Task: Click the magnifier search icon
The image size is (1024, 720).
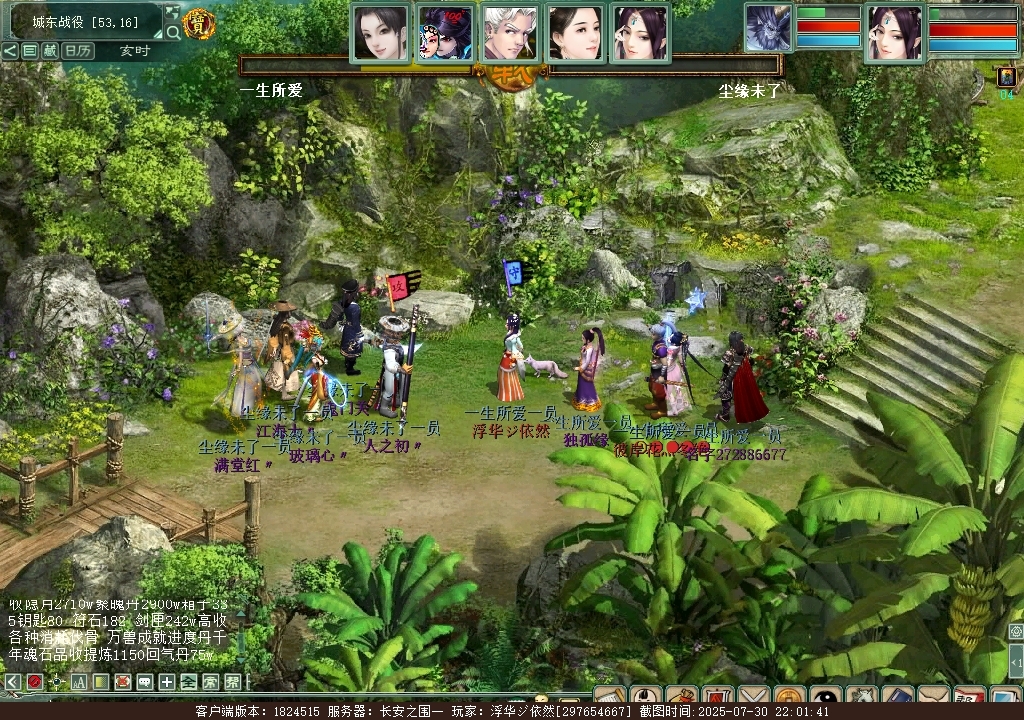Action: click(173, 32)
